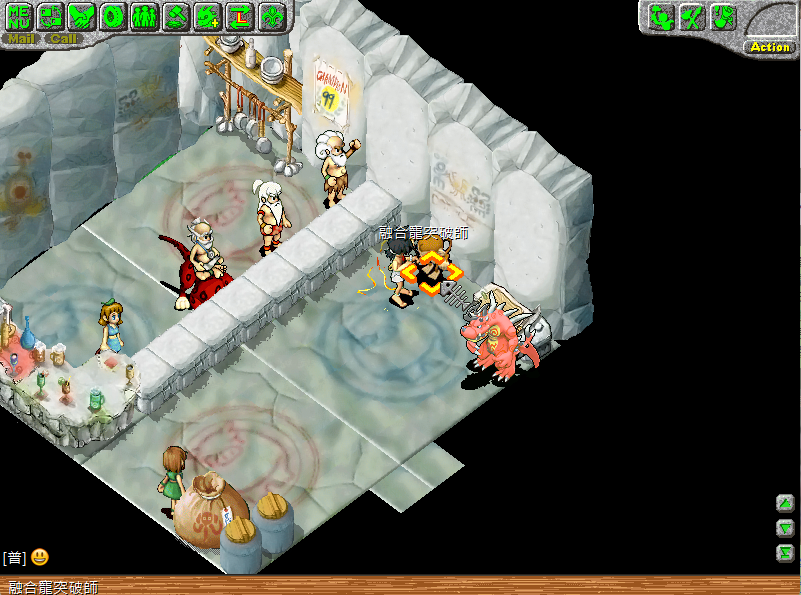Image resolution: width=801 pixels, height=595 pixels.
Task: Select the handshake trade icon
Action: [x=83, y=16]
